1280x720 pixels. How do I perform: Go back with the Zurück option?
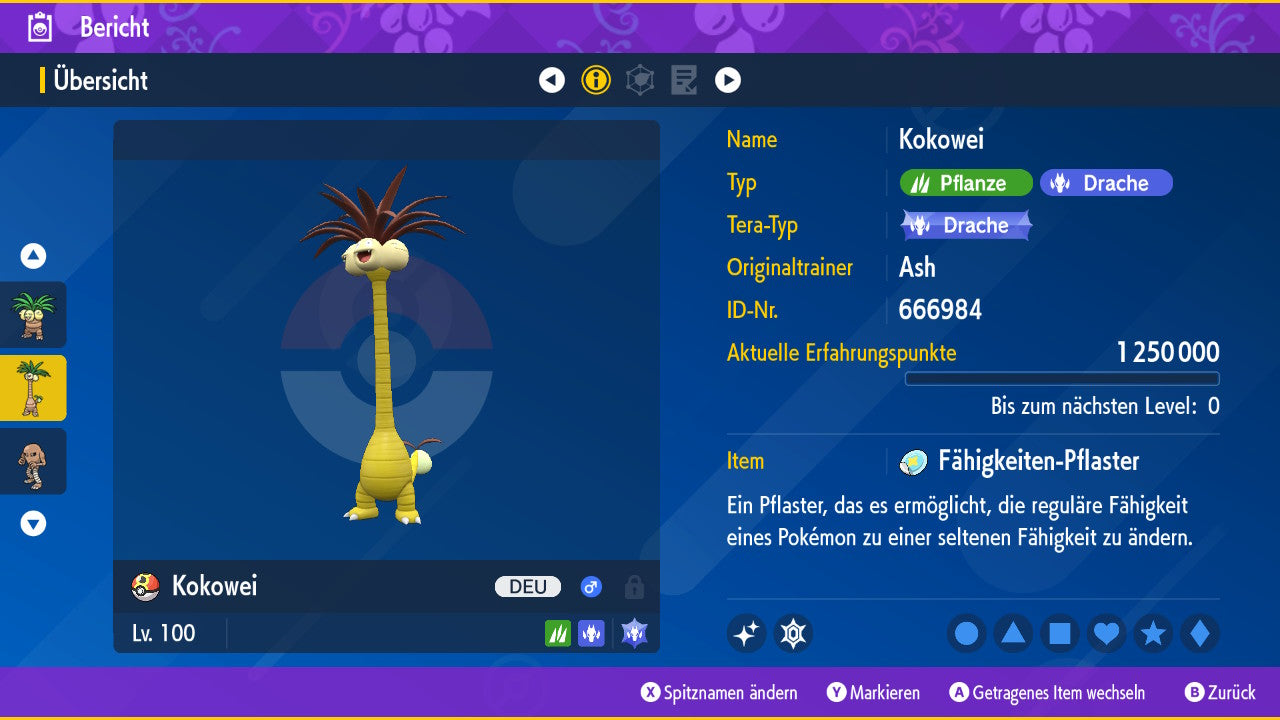coord(1220,693)
